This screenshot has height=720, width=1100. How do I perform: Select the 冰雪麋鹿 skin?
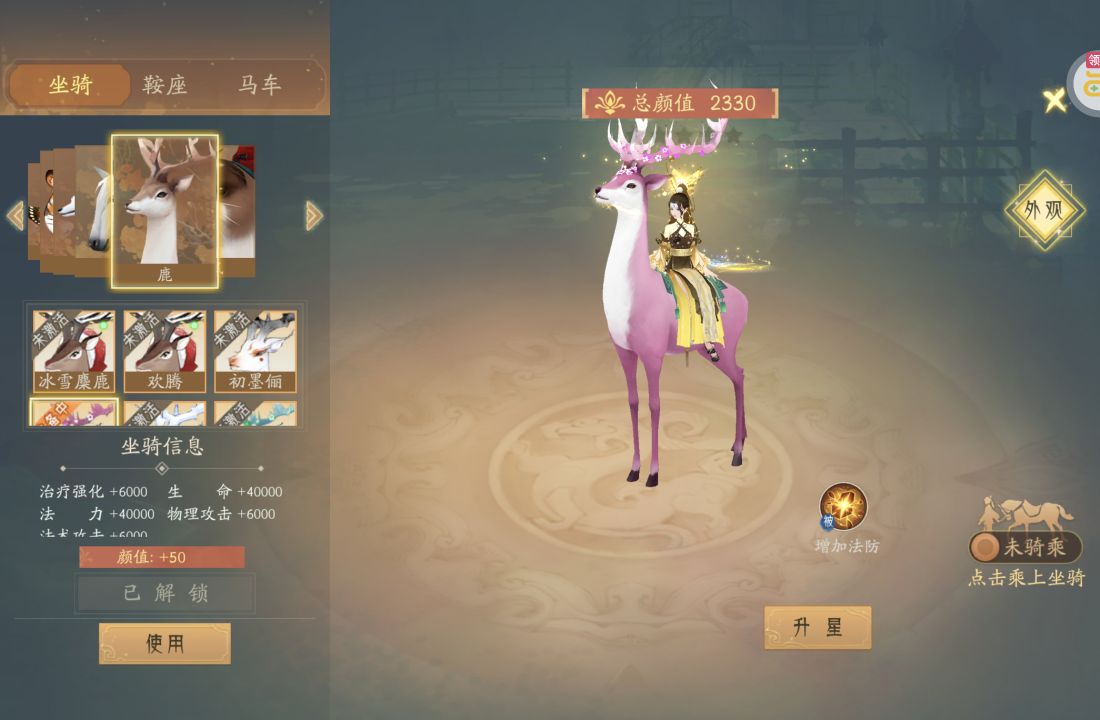tap(74, 350)
